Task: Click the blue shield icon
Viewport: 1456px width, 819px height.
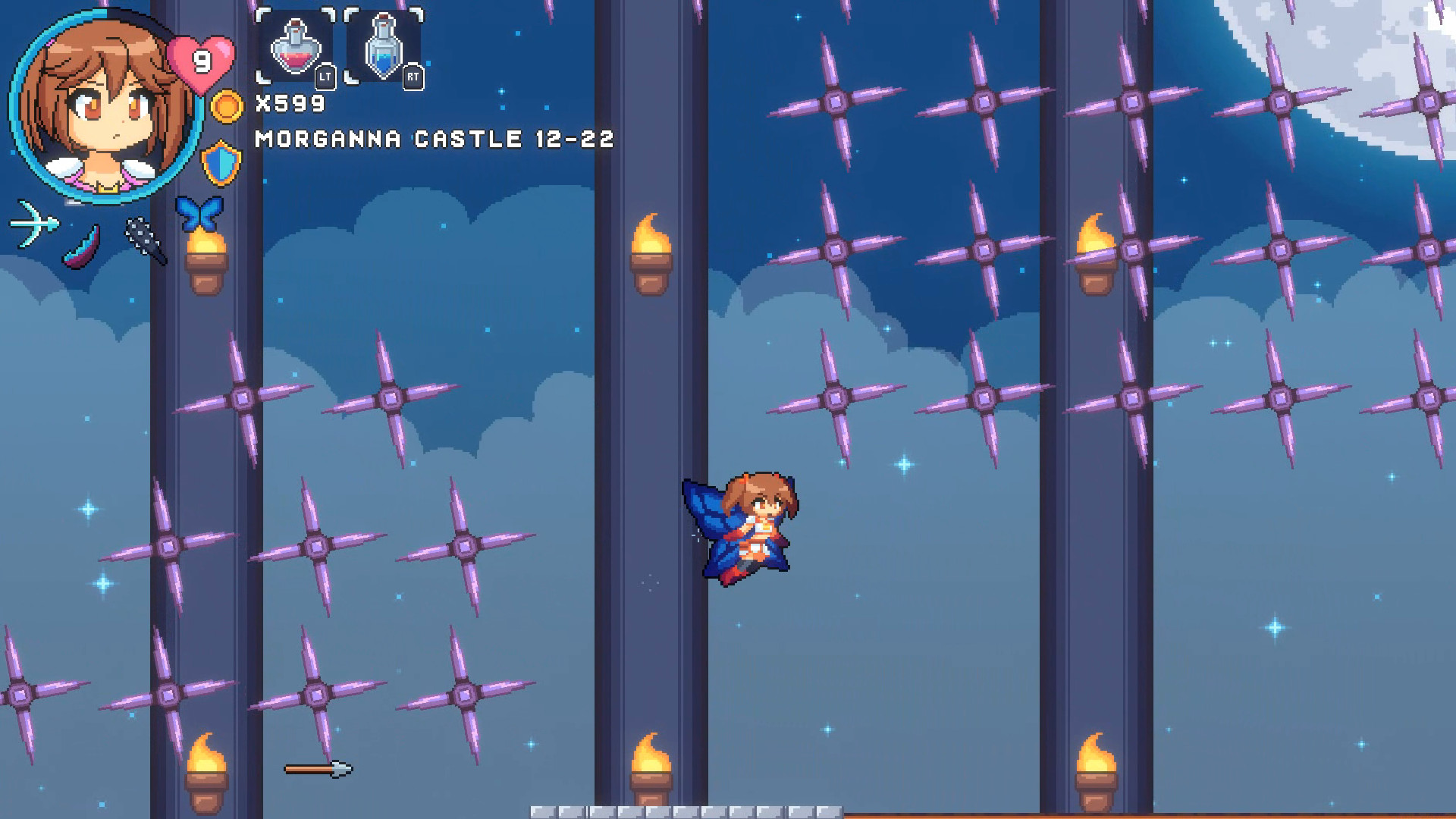Action: click(x=221, y=163)
